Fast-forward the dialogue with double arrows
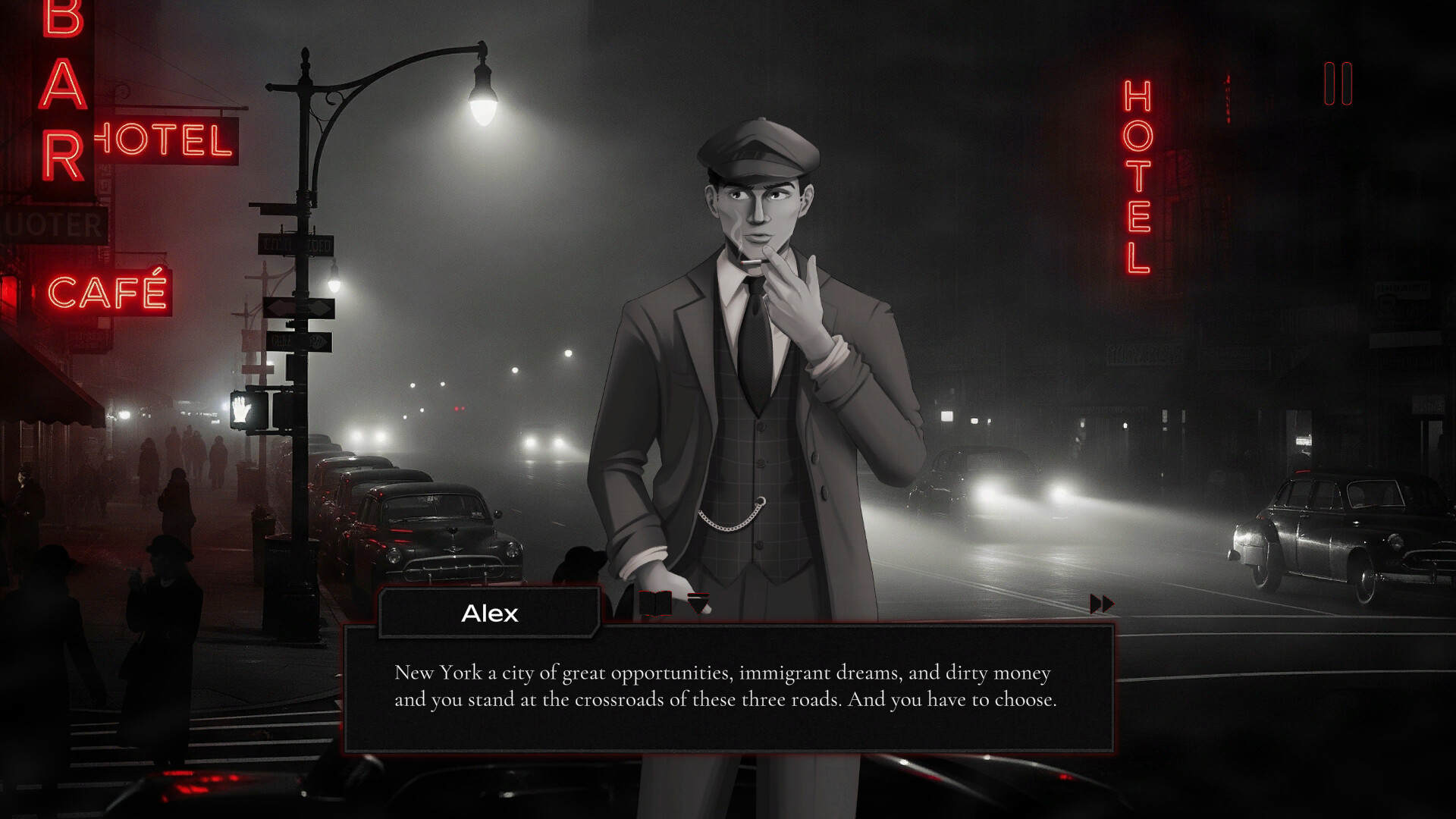The height and width of the screenshot is (819, 1456). [1102, 604]
